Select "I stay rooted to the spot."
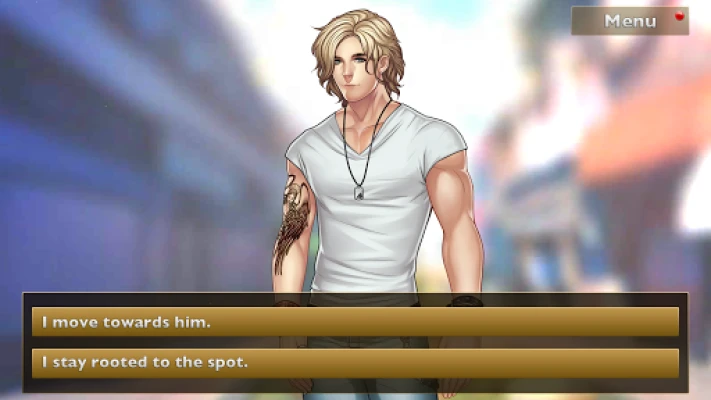This screenshot has height=400, width=711. (355, 362)
